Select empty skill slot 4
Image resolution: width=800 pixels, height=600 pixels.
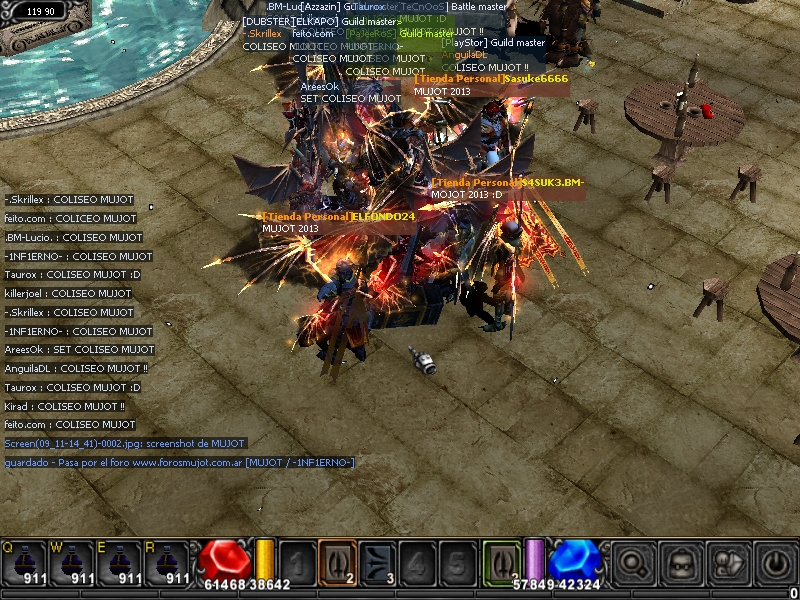pyautogui.click(x=417, y=561)
